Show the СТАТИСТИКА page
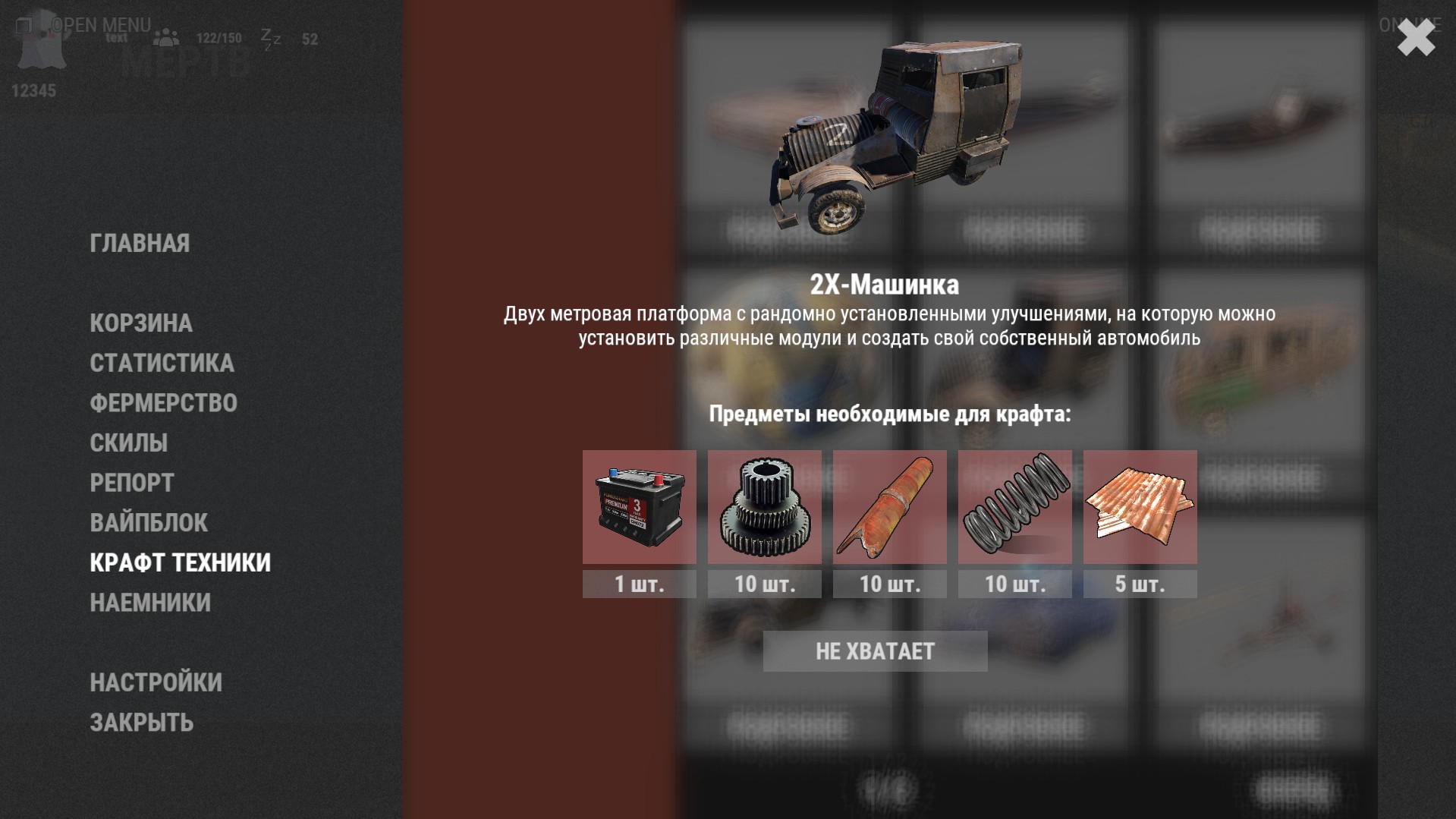 coord(162,363)
